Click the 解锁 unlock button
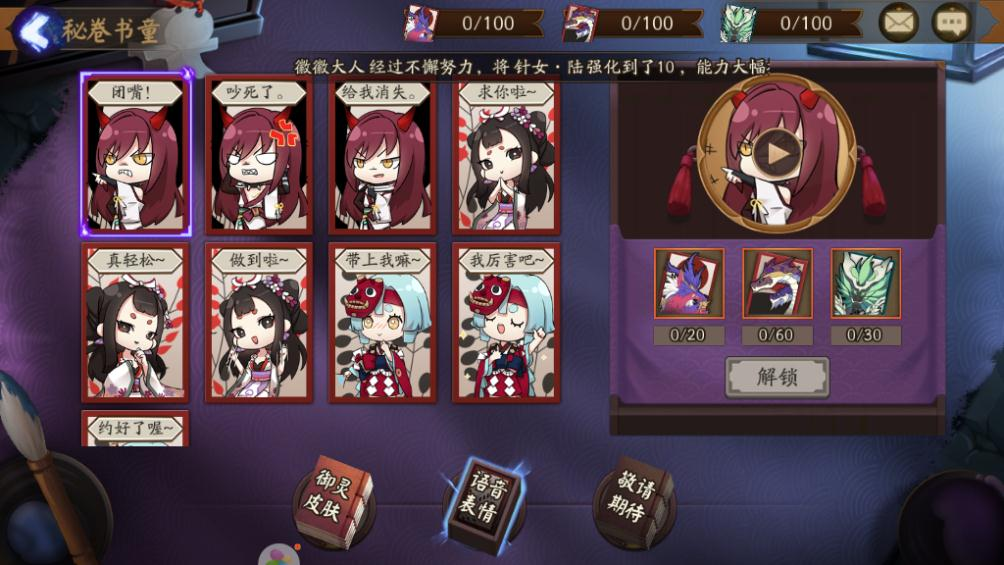 (777, 377)
